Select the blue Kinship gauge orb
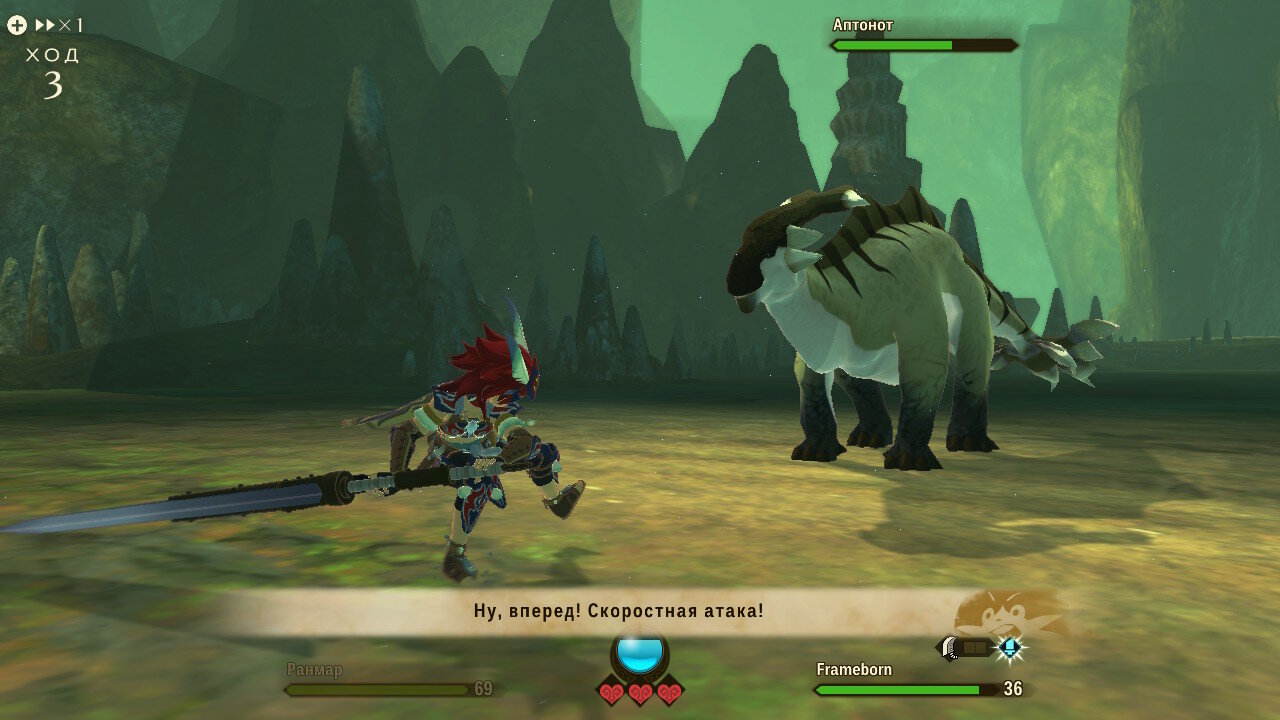1280x720 pixels. (x=639, y=653)
